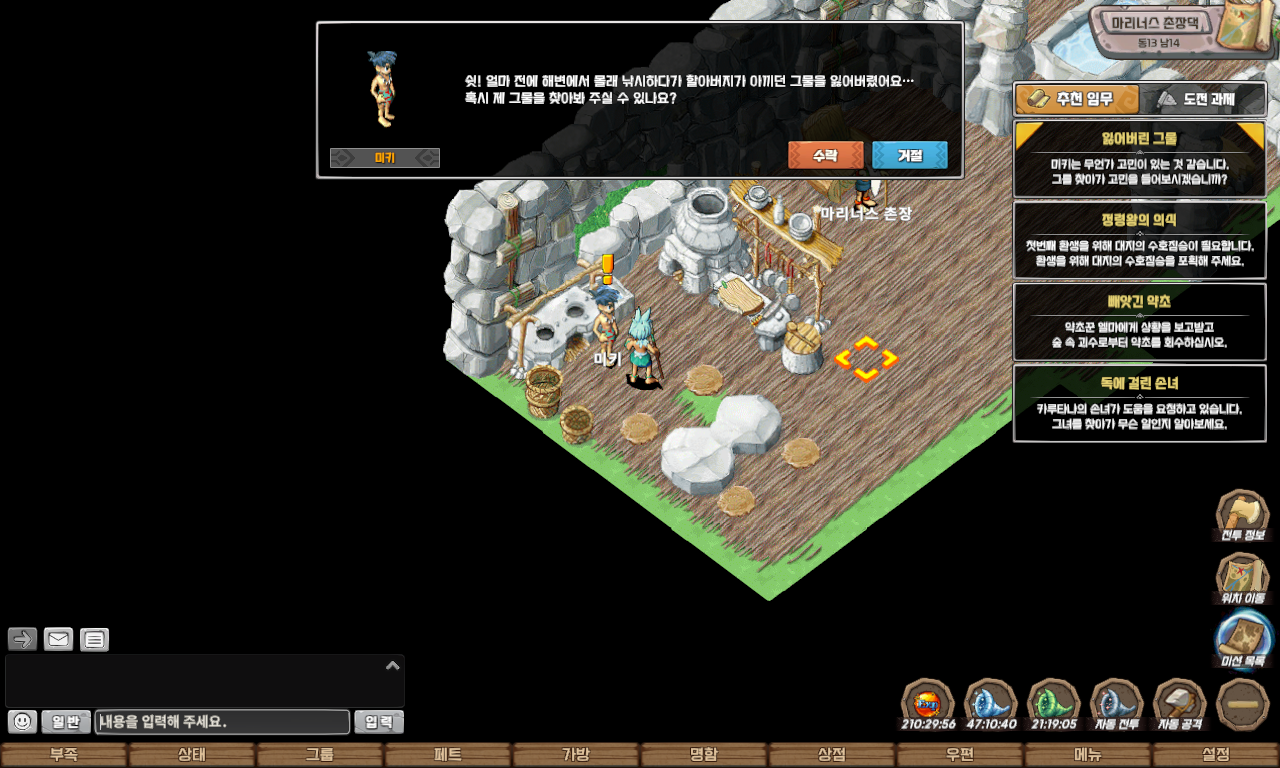Choose the 독에 걸린 손녀 quest entry
The width and height of the screenshot is (1280, 768).
click(x=1139, y=403)
